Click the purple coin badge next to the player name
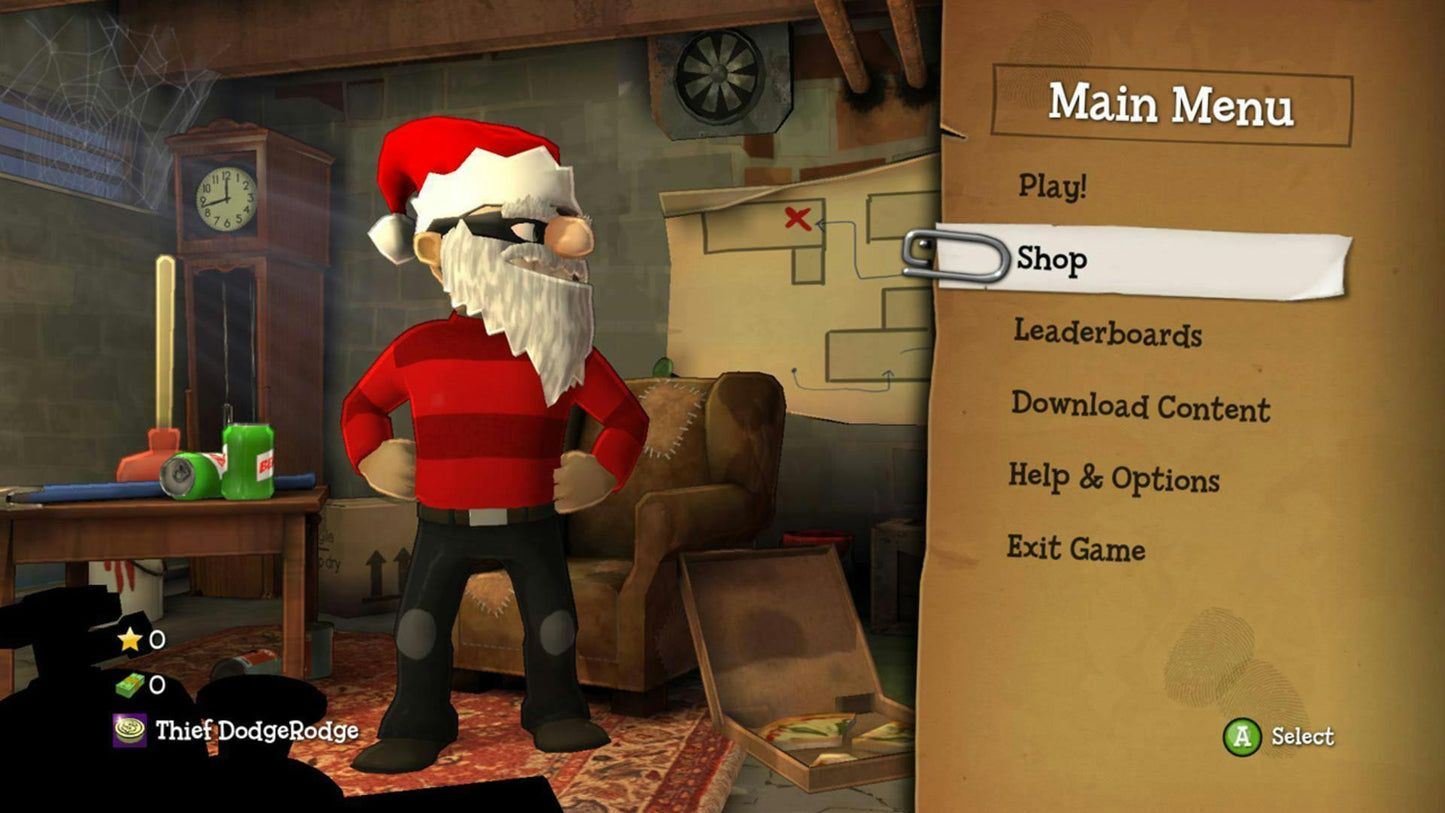 (128, 731)
